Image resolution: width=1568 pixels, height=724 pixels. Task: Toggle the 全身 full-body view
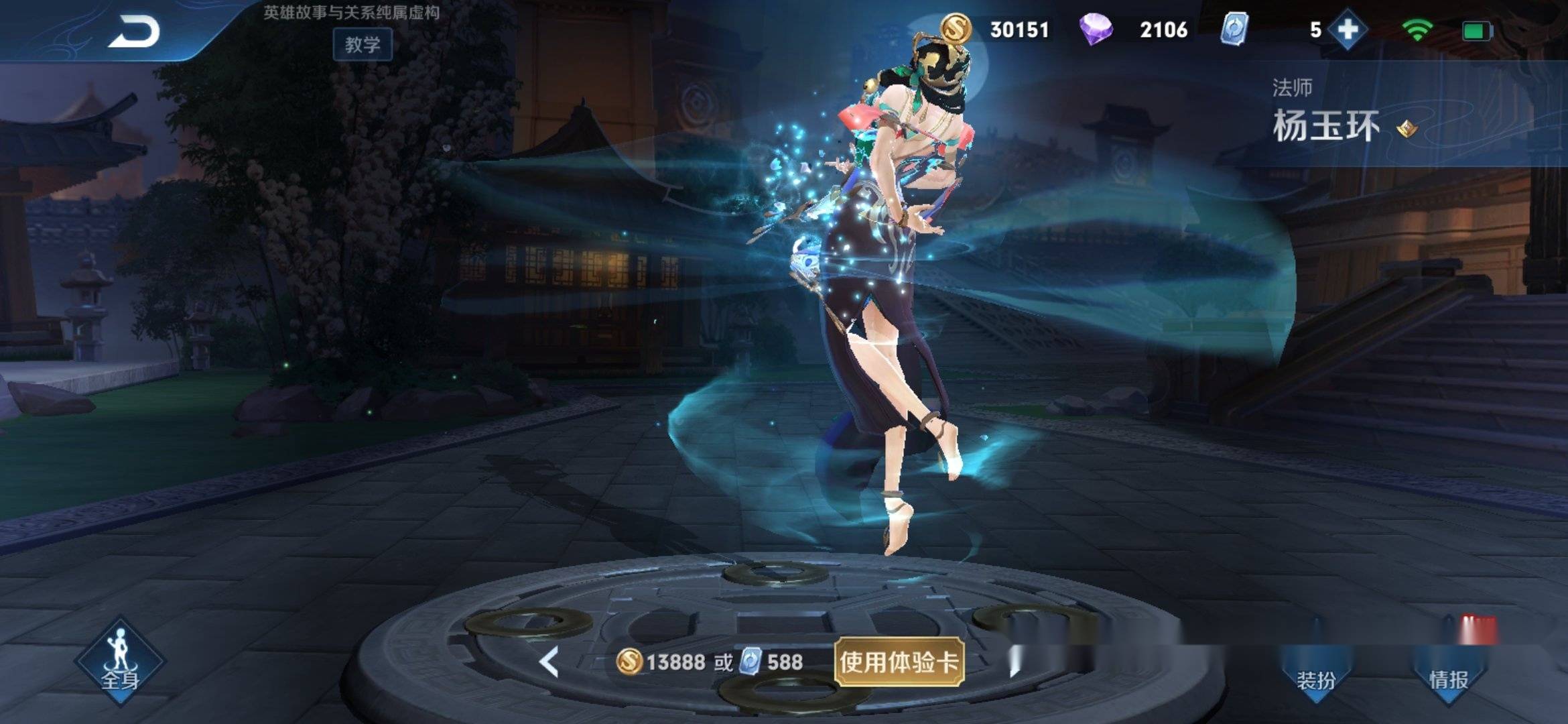click(x=120, y=662)
